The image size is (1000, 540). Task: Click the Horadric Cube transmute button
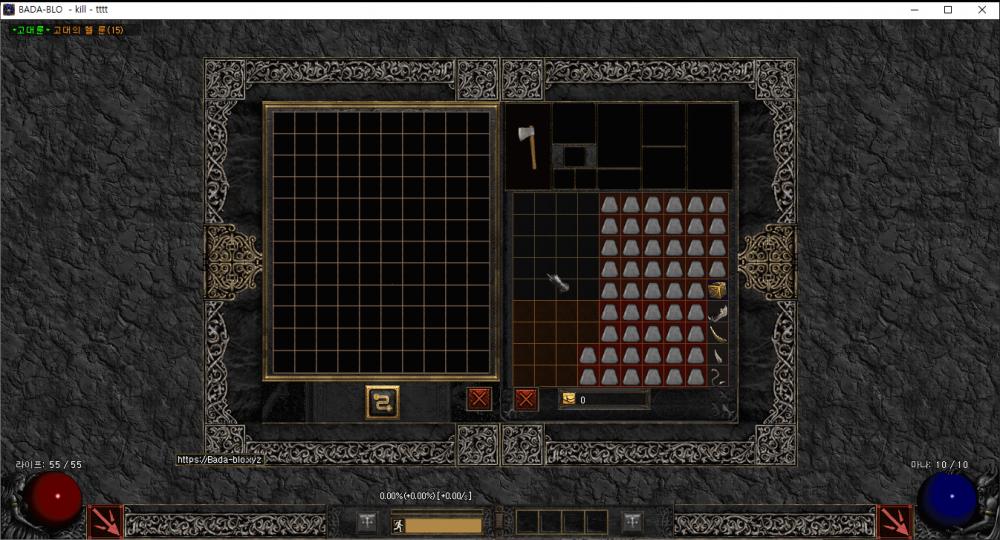382,401
